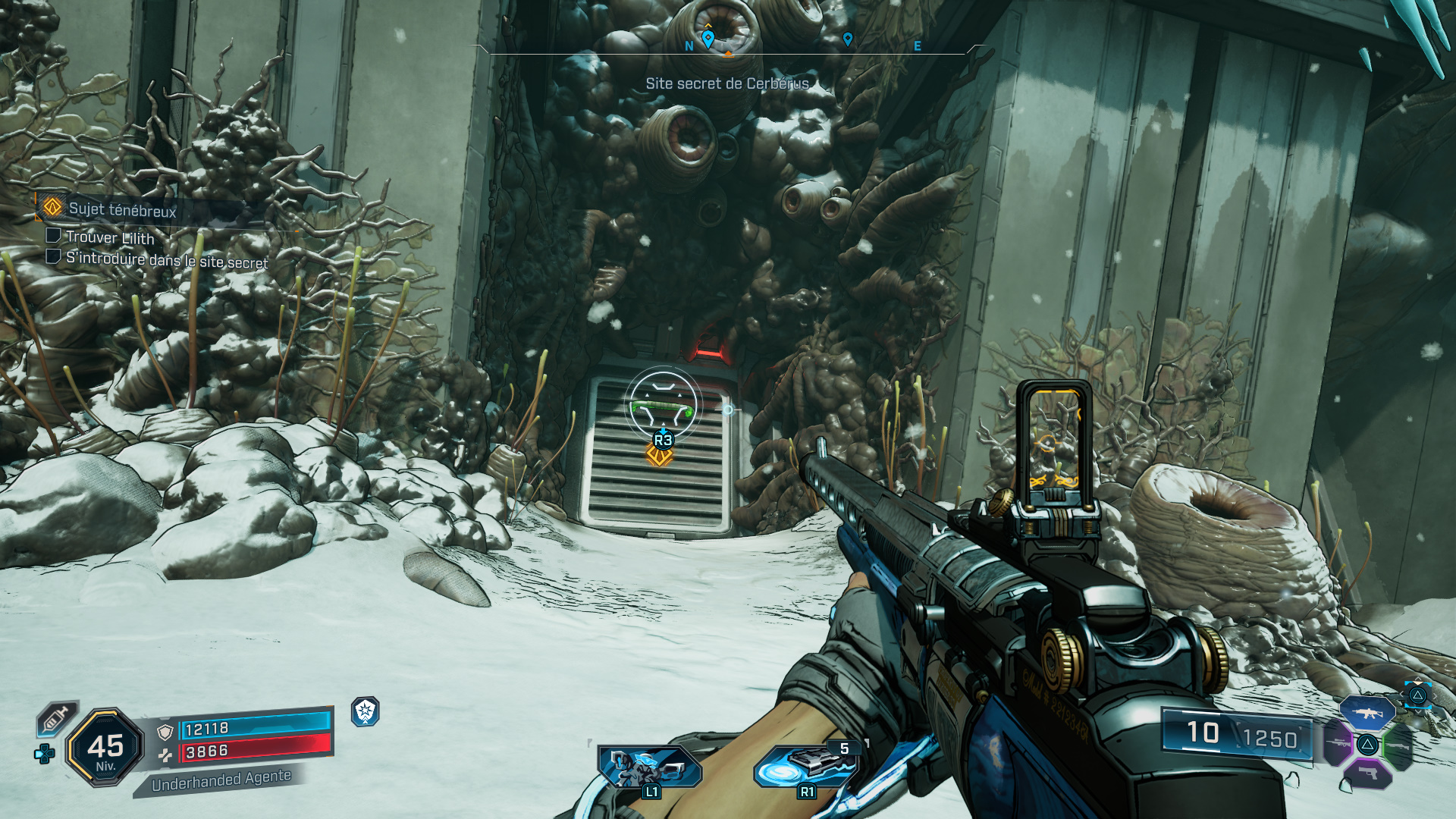This screenshot has height=819, width=1456.
Task: Select the S'introduire dans le site secret objective
Action: coord(166,260)
